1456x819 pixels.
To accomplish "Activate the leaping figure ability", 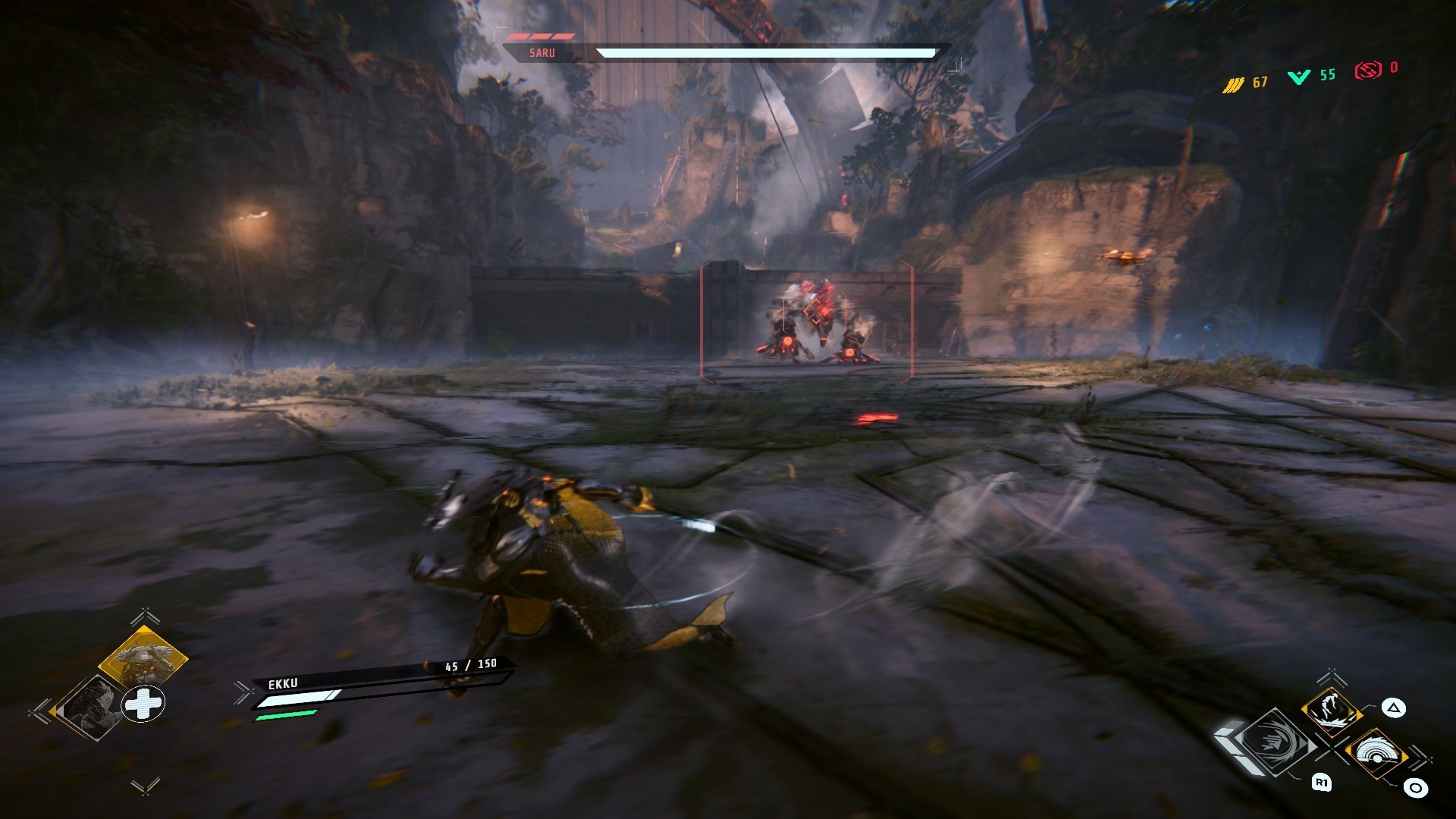I will 1332,710.
